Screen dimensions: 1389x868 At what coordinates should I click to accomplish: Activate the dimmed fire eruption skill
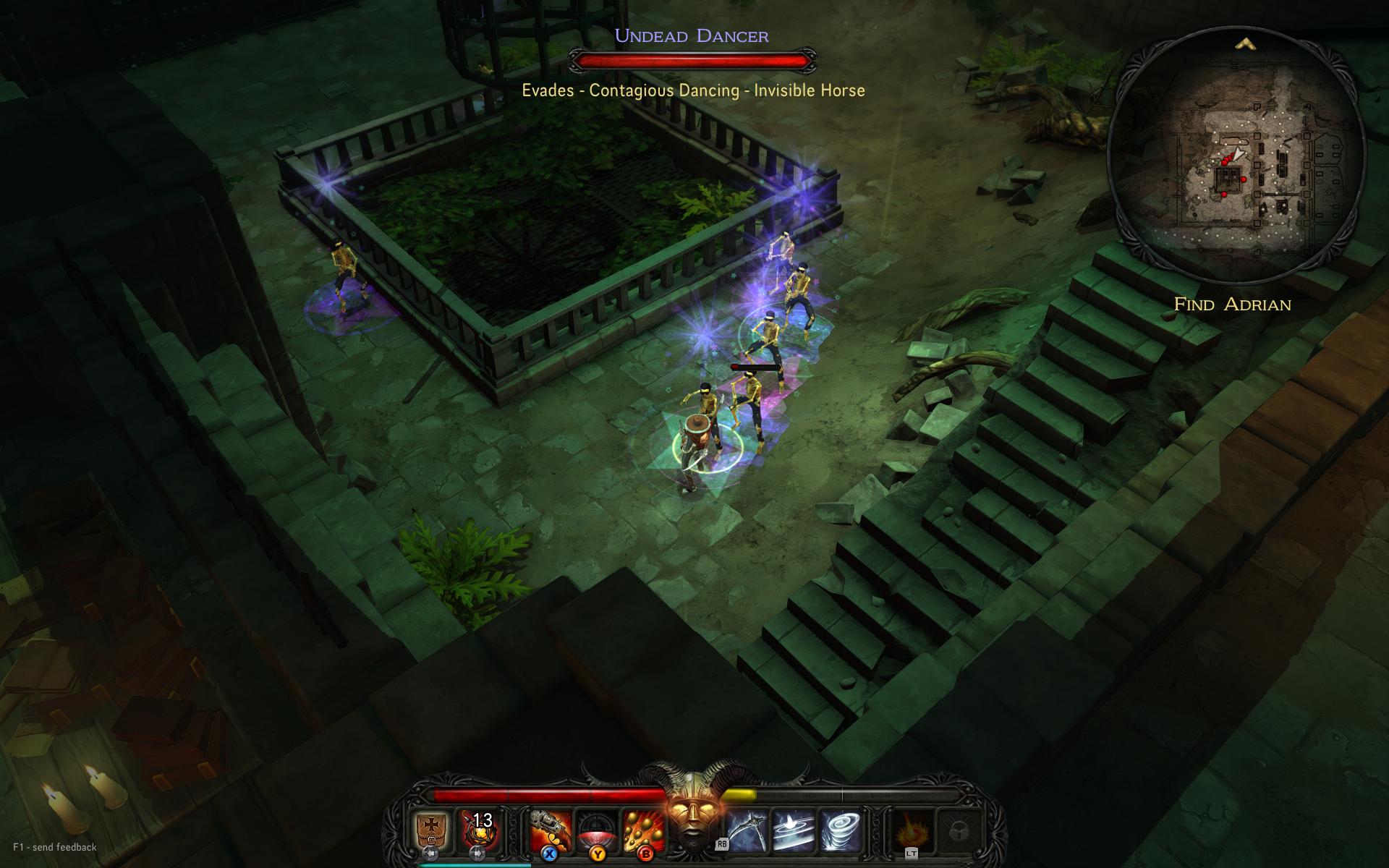911,829
